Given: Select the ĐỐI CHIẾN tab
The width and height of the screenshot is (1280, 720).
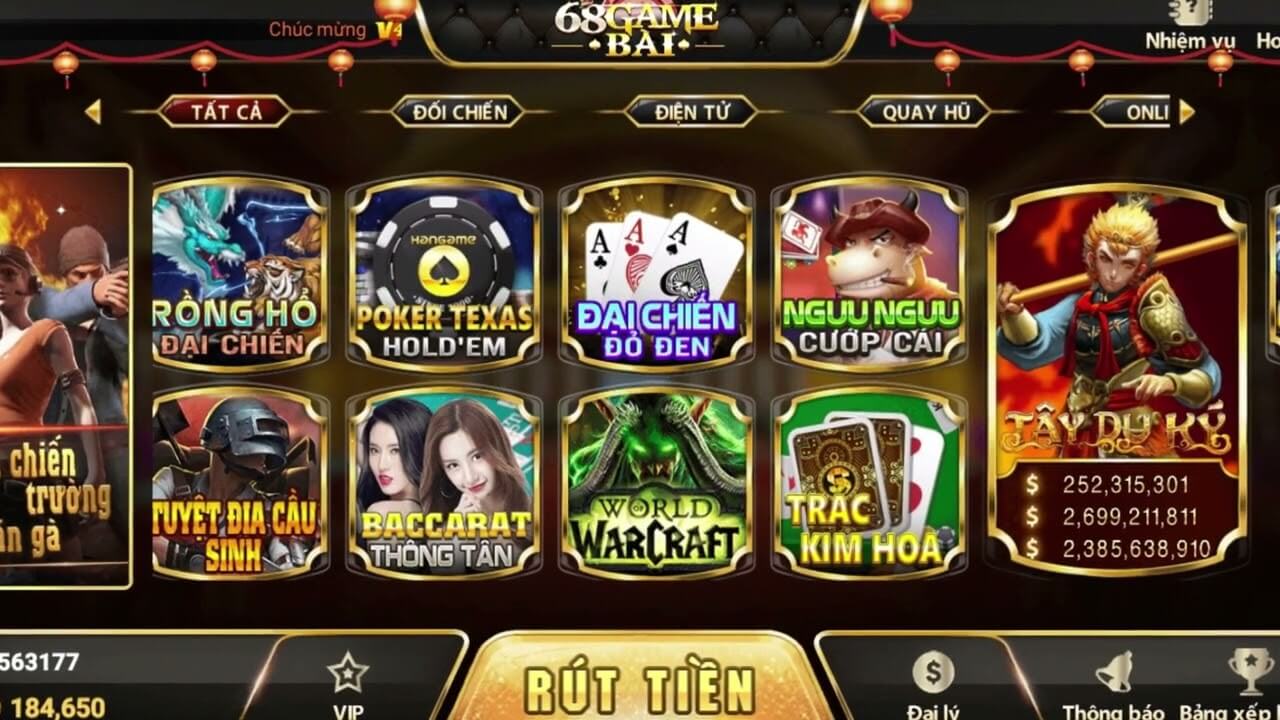Looking at the screenshot, I should [x=458, y=112].
